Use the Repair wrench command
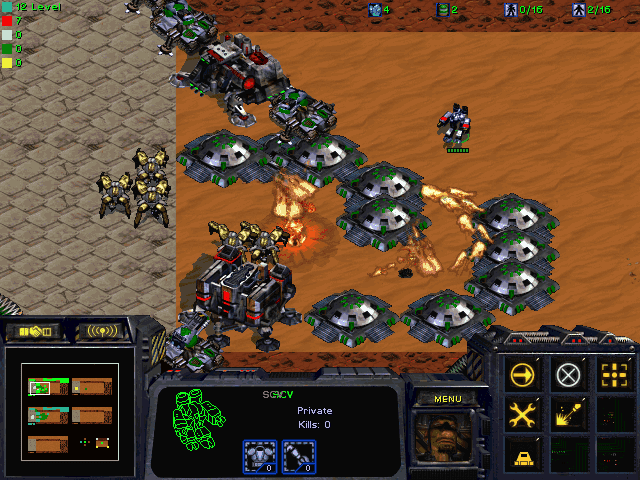Image resolution: width=640 pixels, height=480 pixels. coord(523,414)
